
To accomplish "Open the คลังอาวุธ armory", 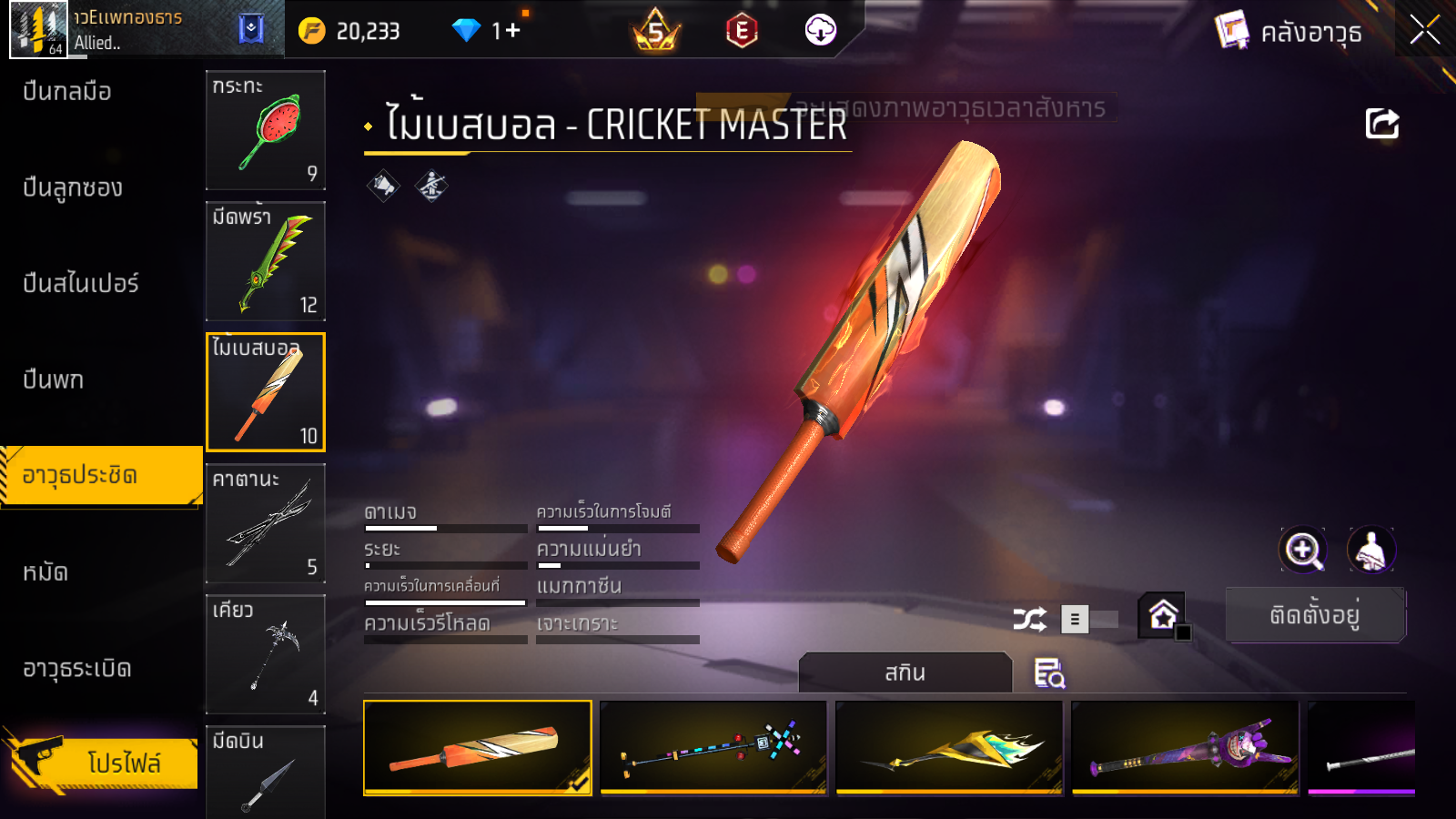I will click(1289, 33).
